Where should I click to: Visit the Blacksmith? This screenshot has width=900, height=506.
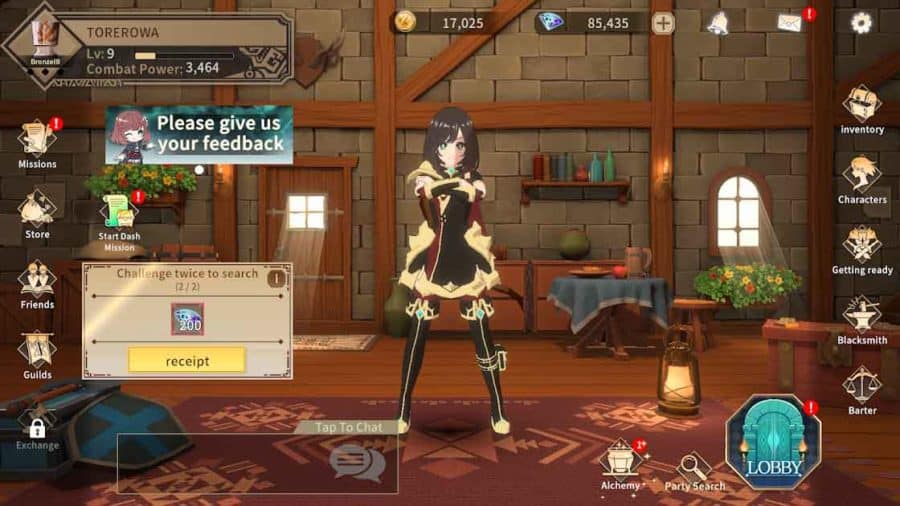[861, 317]
